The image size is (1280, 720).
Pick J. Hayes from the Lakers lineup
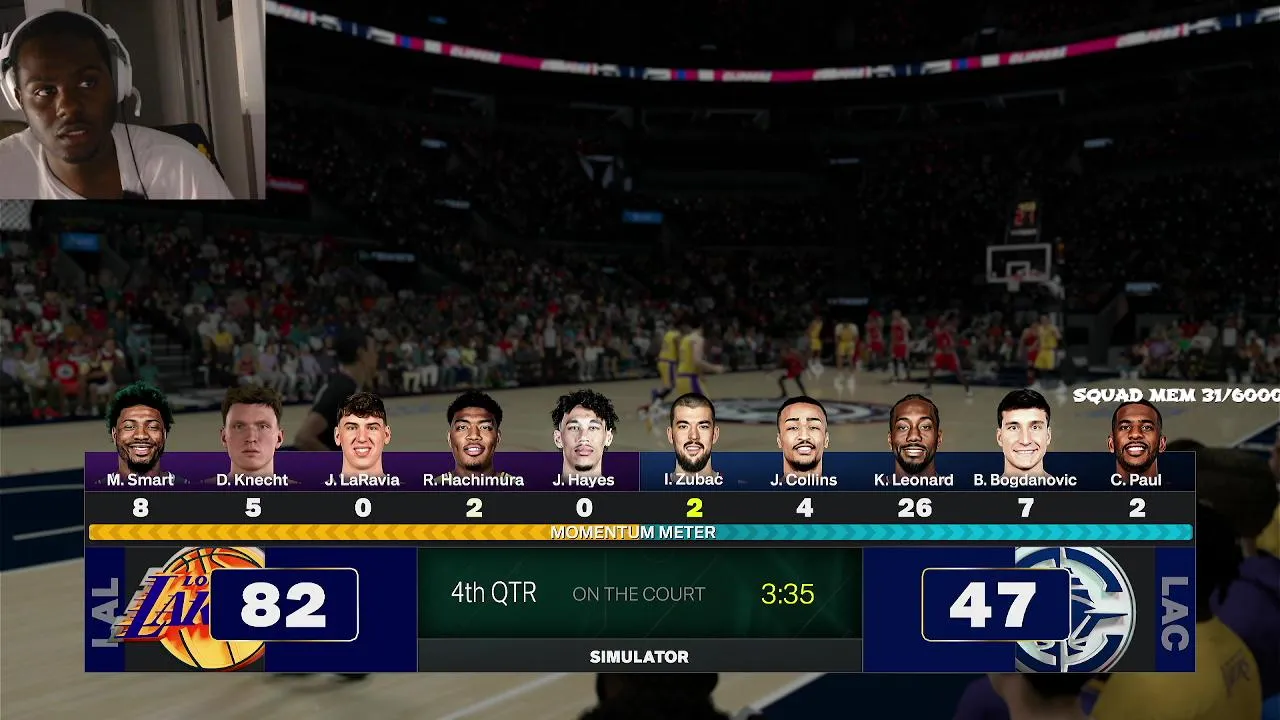[x=585, y=433]
